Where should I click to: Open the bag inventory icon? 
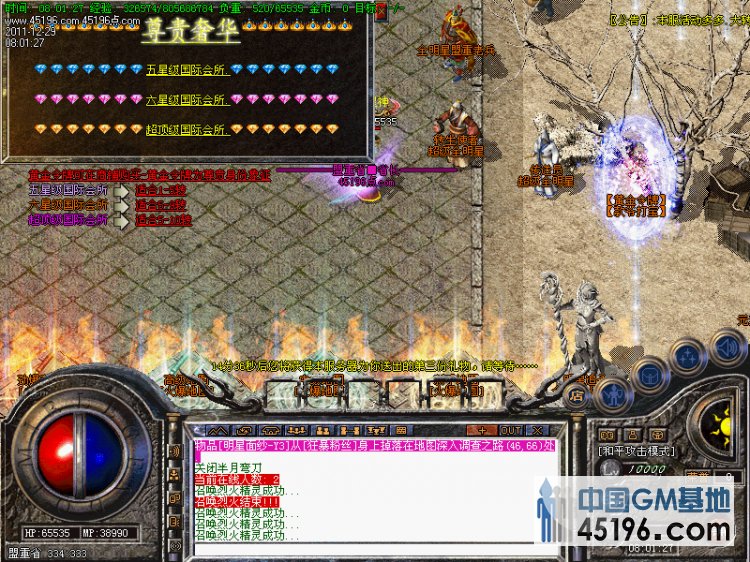coord(649,376)
